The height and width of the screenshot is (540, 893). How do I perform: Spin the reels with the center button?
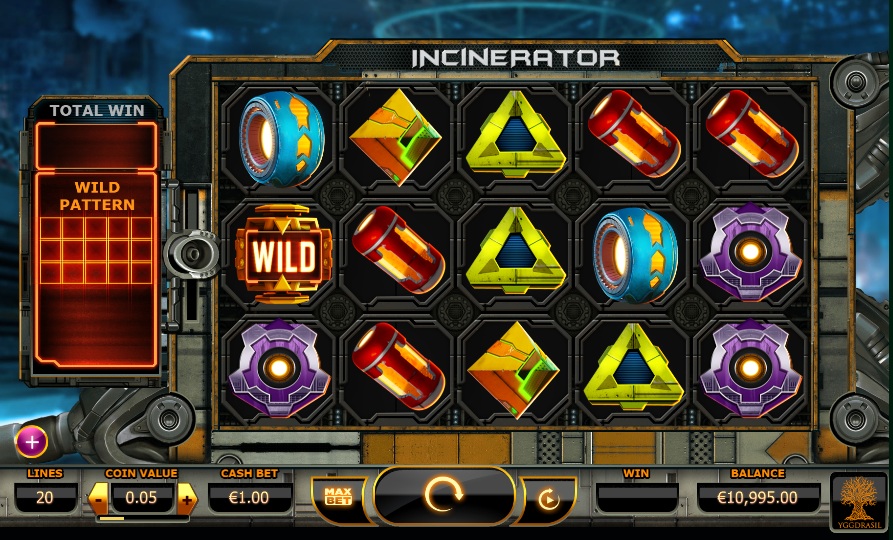445,496
